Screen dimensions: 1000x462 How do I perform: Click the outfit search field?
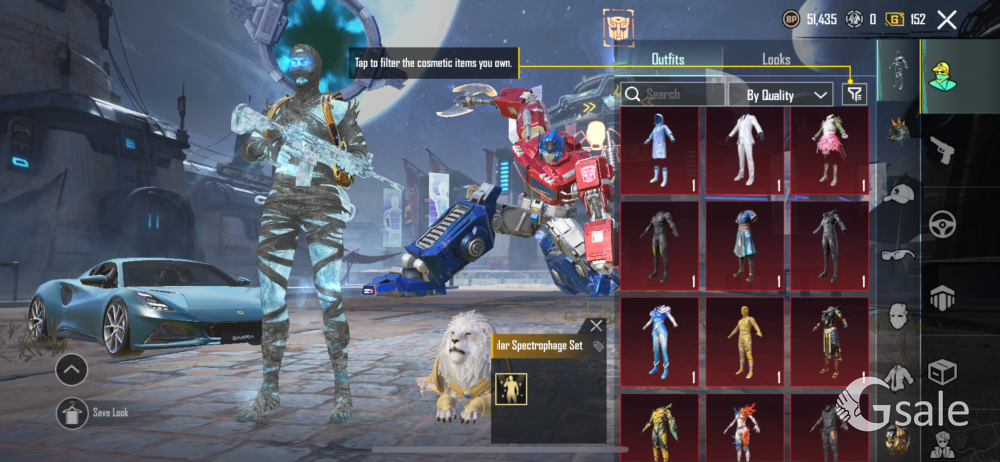coord(676,95)
